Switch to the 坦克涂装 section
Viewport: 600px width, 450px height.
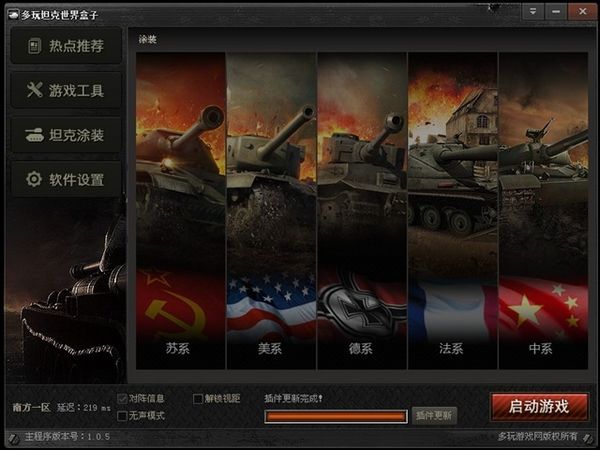click(x=66, y=135)
